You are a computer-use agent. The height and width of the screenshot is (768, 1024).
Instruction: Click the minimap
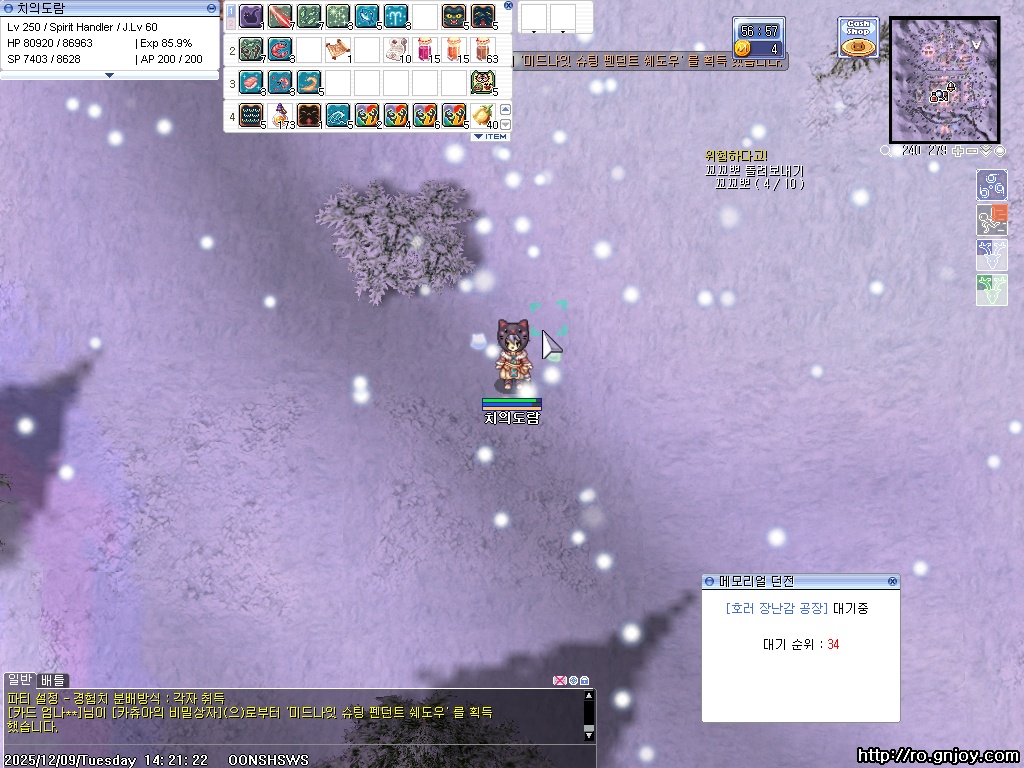[944, 79]
